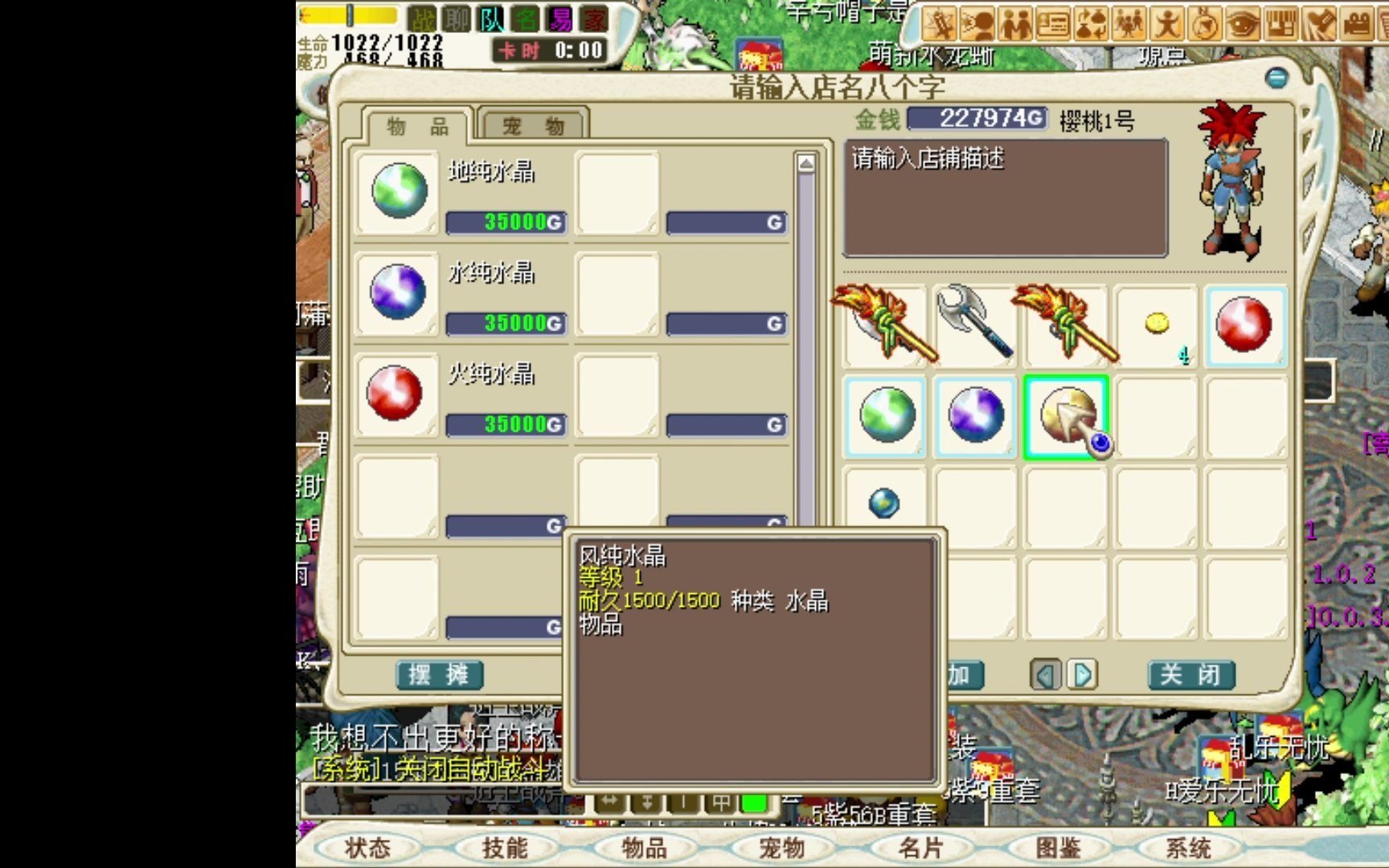This screenshot has height=868, width=1389.
Task: Switch to the 宠物 tab
Action: (534, 125)
